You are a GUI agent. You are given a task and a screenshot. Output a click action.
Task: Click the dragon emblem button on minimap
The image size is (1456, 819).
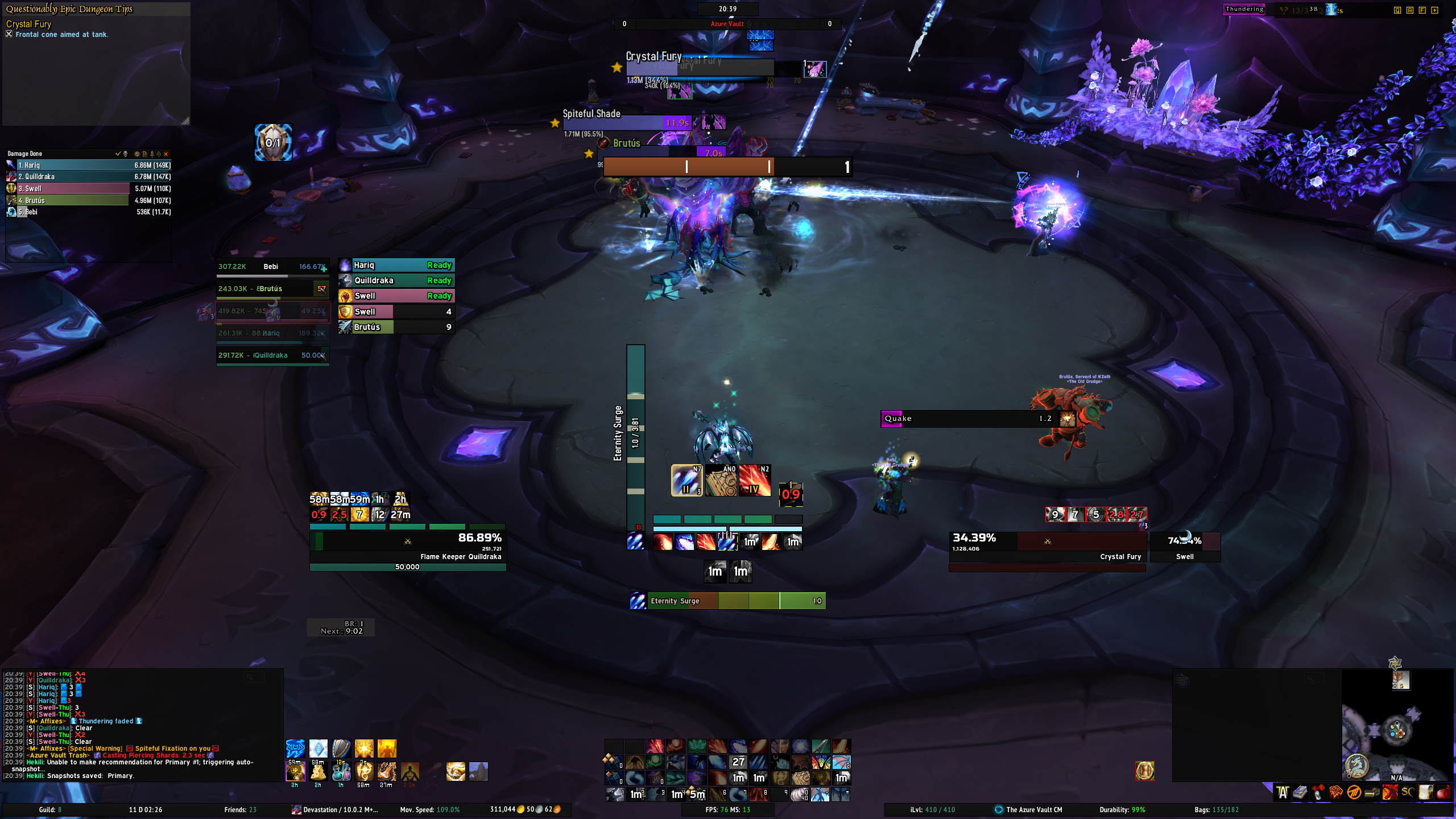click(1356, 766)
